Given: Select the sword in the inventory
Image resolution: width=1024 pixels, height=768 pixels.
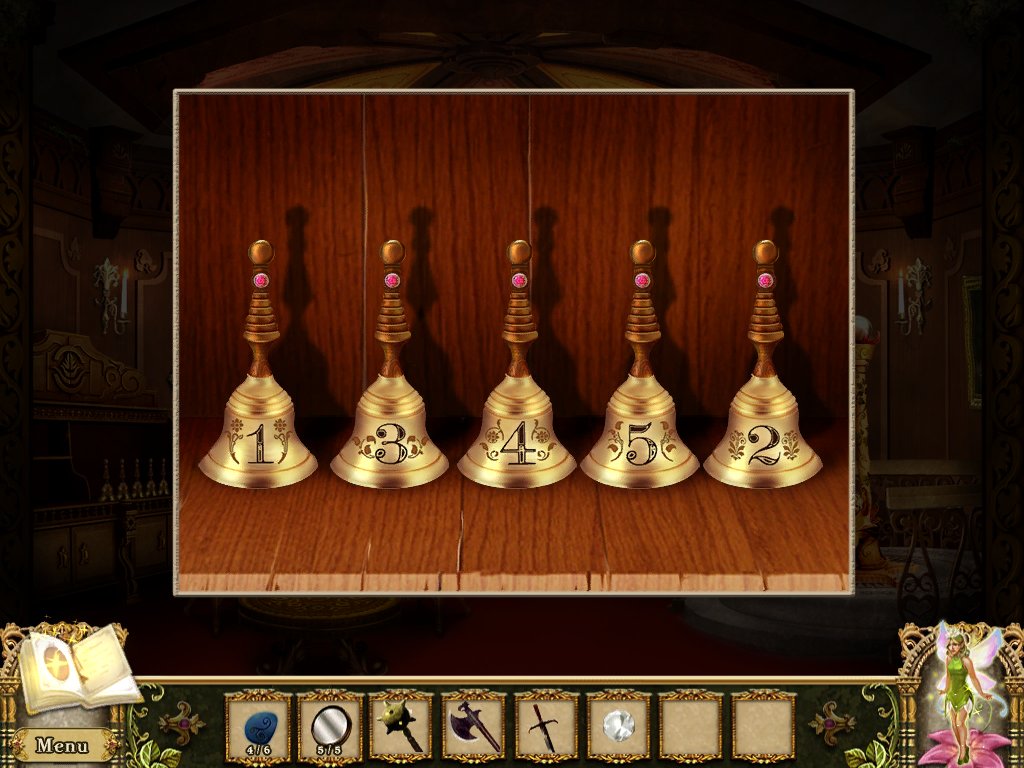Looking at the screenshot, I should tap(546, 725).
